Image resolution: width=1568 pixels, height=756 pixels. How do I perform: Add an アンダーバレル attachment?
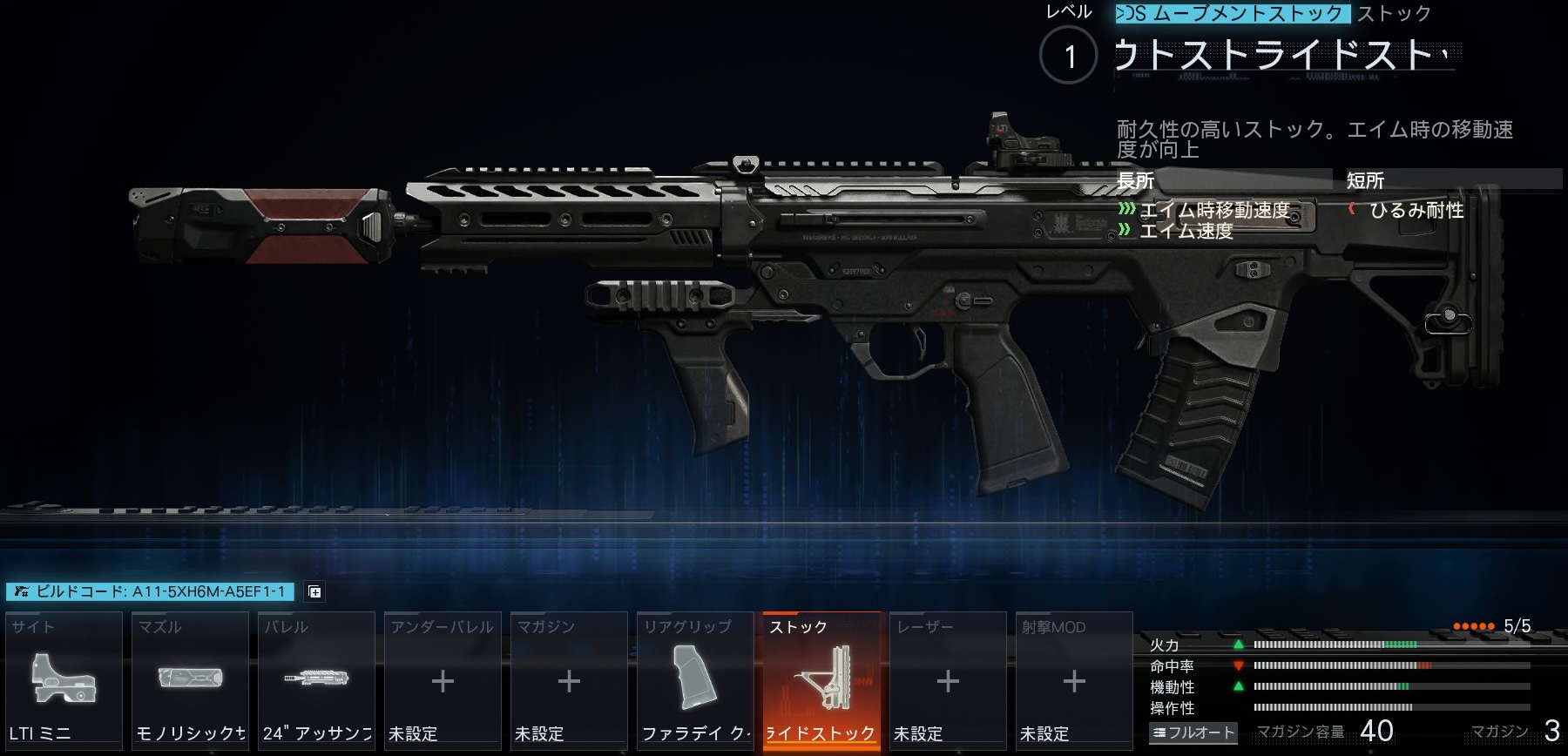pyautogui.click(x=443, y=681)
